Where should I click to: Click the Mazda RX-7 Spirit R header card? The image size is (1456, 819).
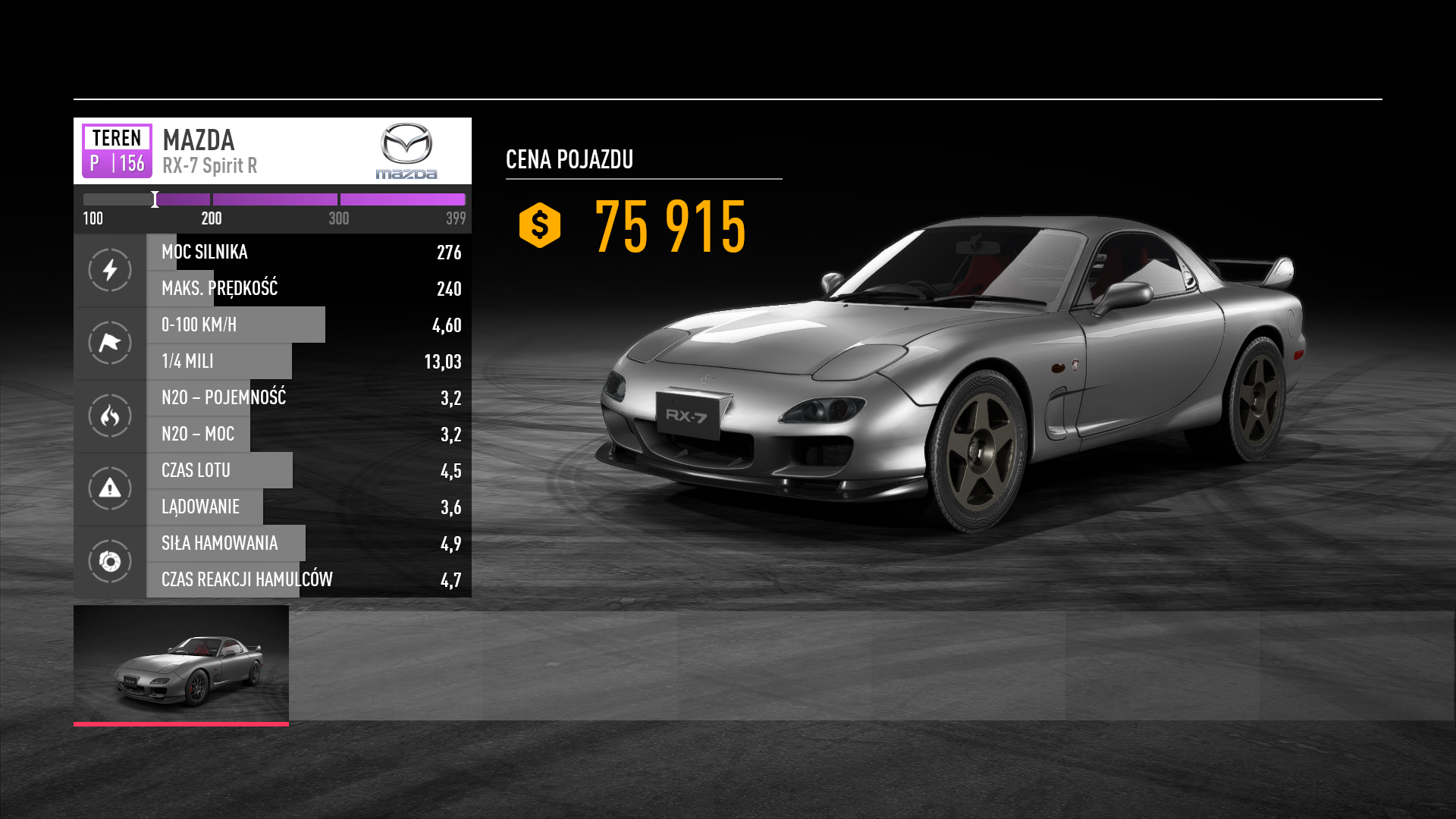coord(272,151)
